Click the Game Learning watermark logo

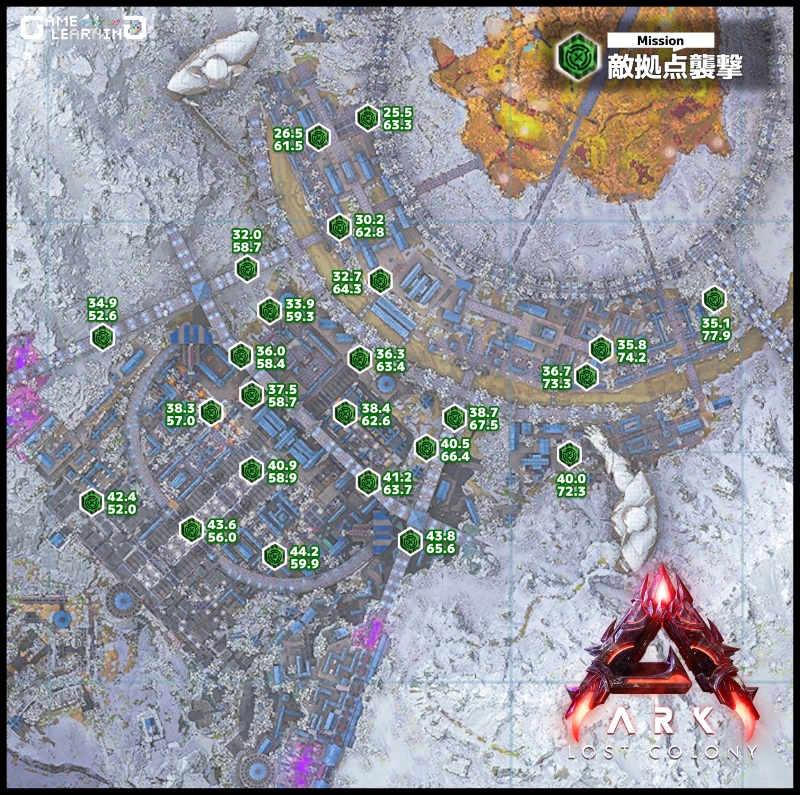coord(83,27)
